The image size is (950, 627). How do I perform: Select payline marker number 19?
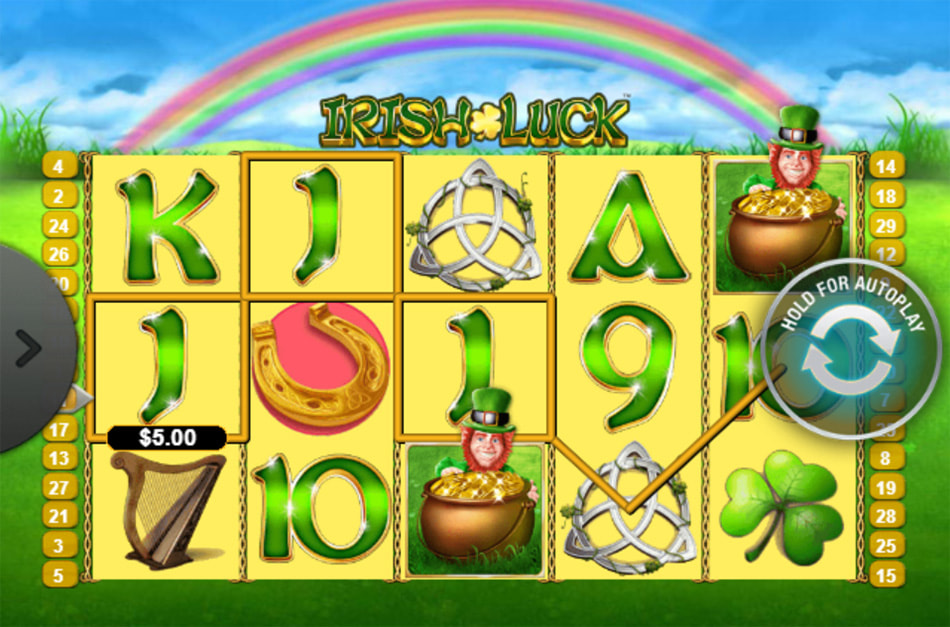(x=887, y=487)
